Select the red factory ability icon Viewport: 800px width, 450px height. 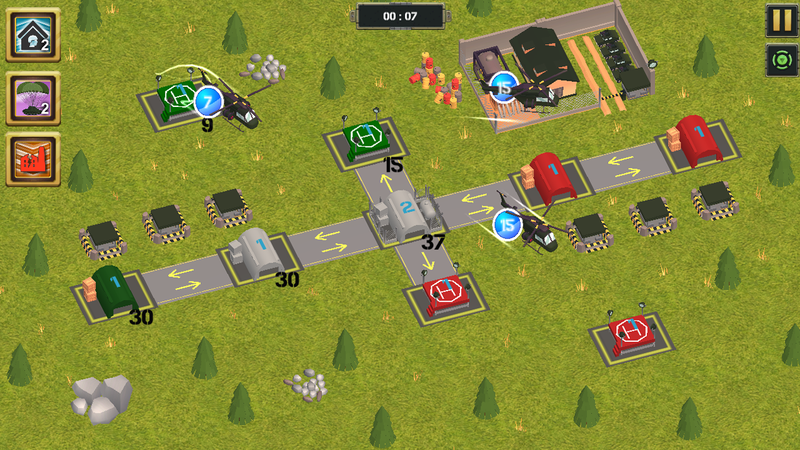pos(33,160)
